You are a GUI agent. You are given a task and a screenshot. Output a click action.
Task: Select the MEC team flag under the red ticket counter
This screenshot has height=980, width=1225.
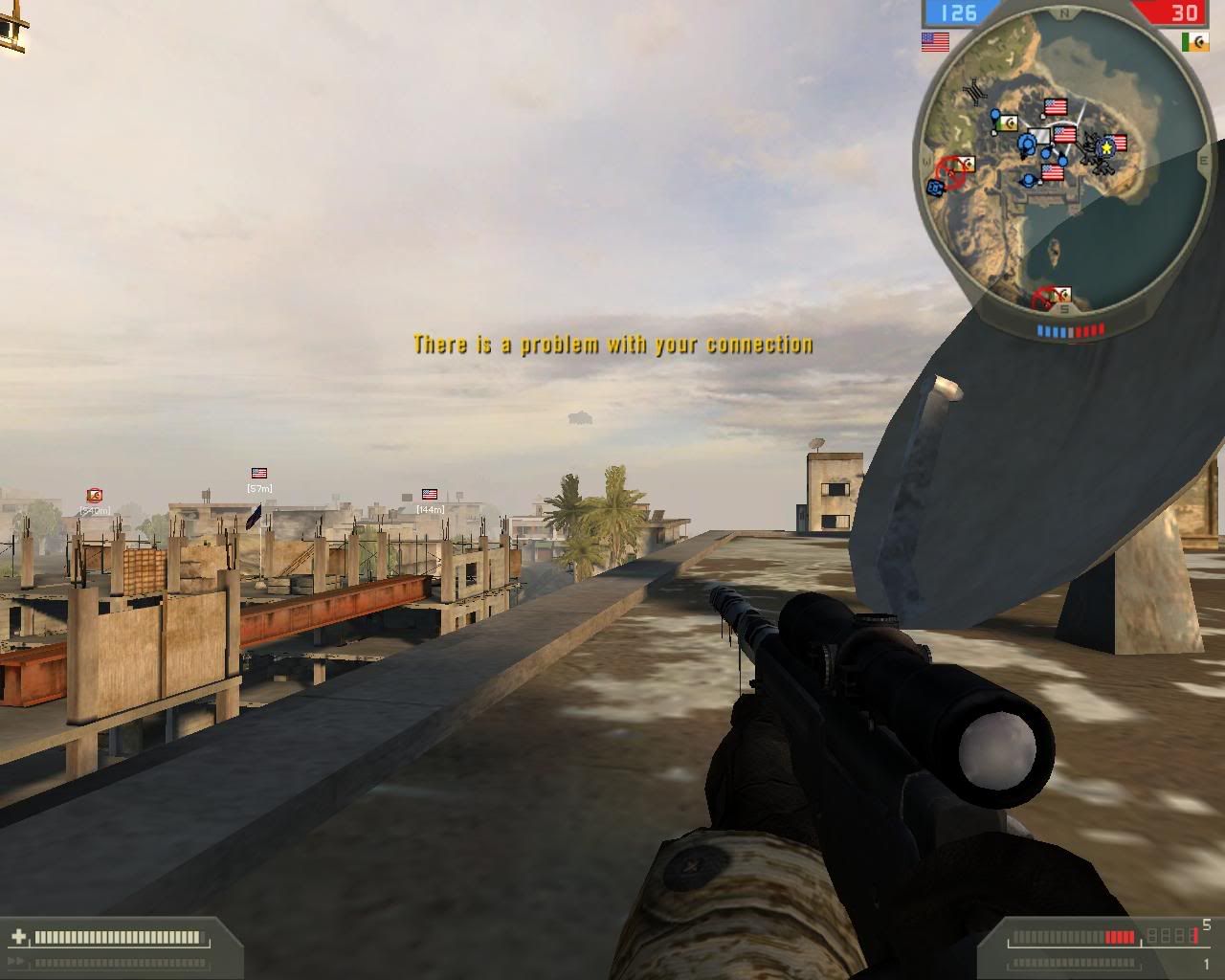(x=1194, y=42)
